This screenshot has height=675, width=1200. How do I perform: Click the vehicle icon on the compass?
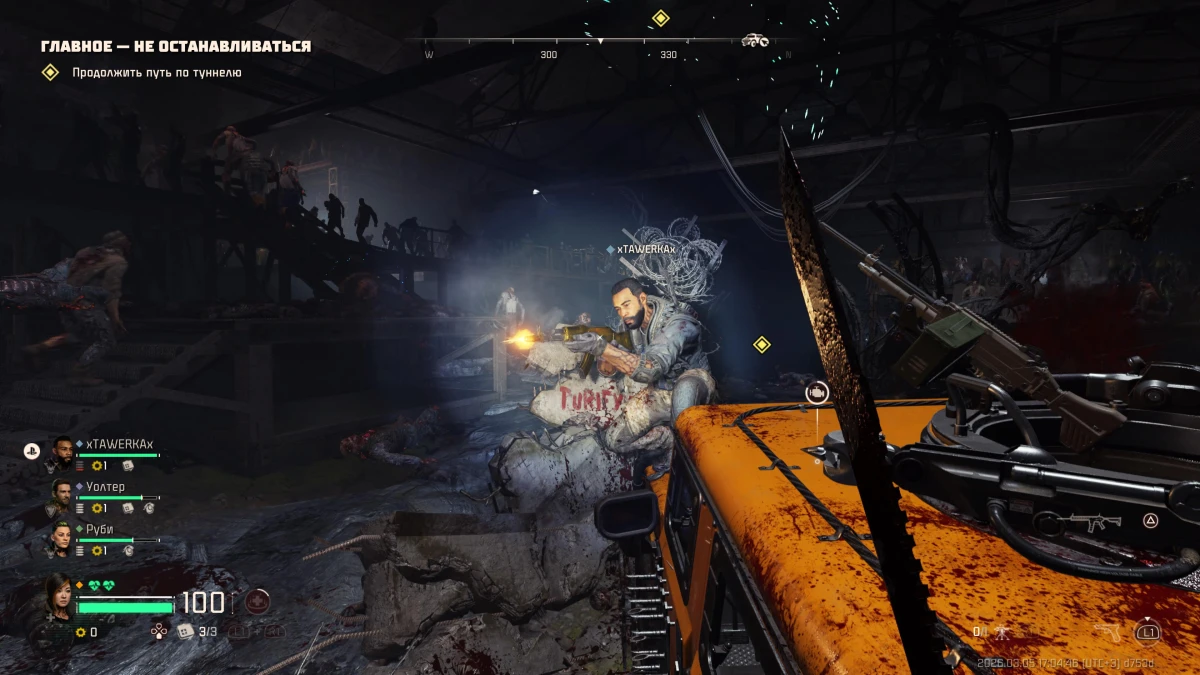[x=755, y=40]
